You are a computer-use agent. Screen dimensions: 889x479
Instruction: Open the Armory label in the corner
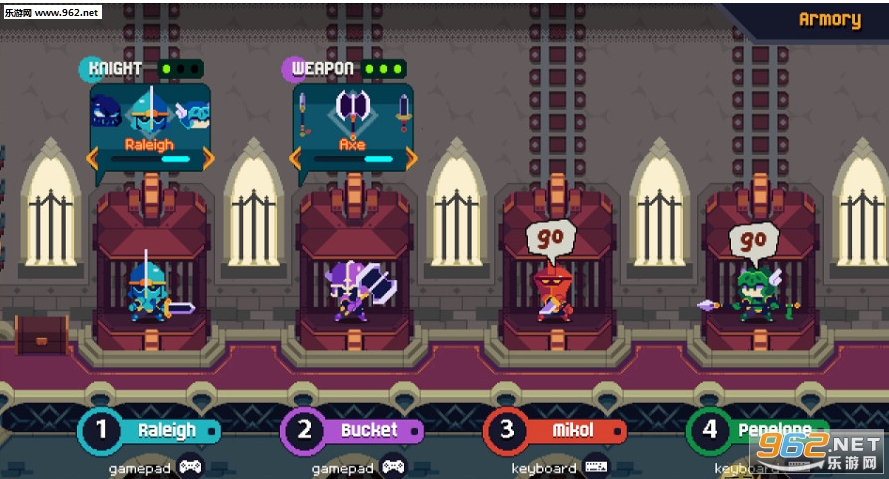point(829,20)
